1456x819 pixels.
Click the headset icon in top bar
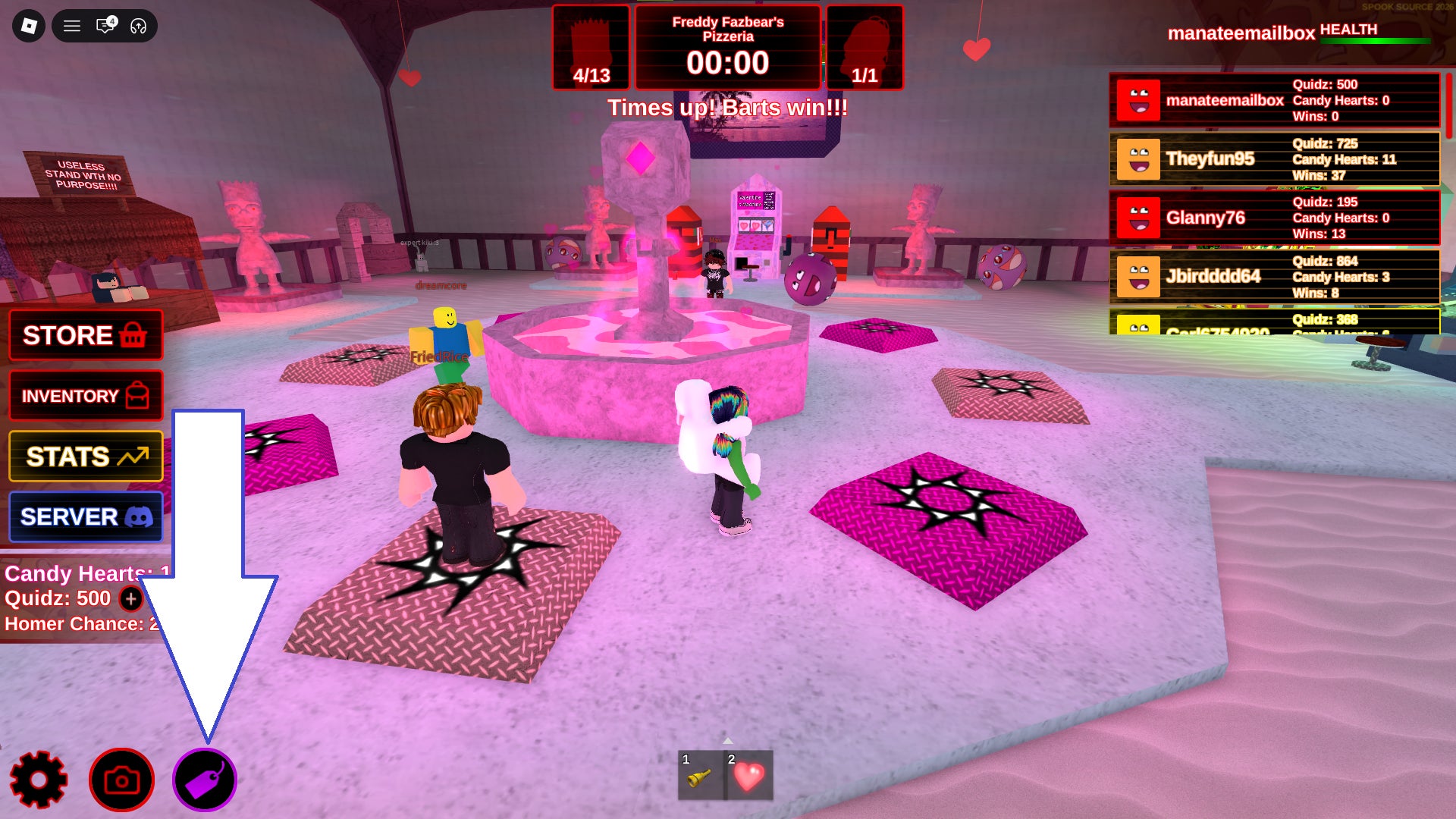tap(138, 26)
